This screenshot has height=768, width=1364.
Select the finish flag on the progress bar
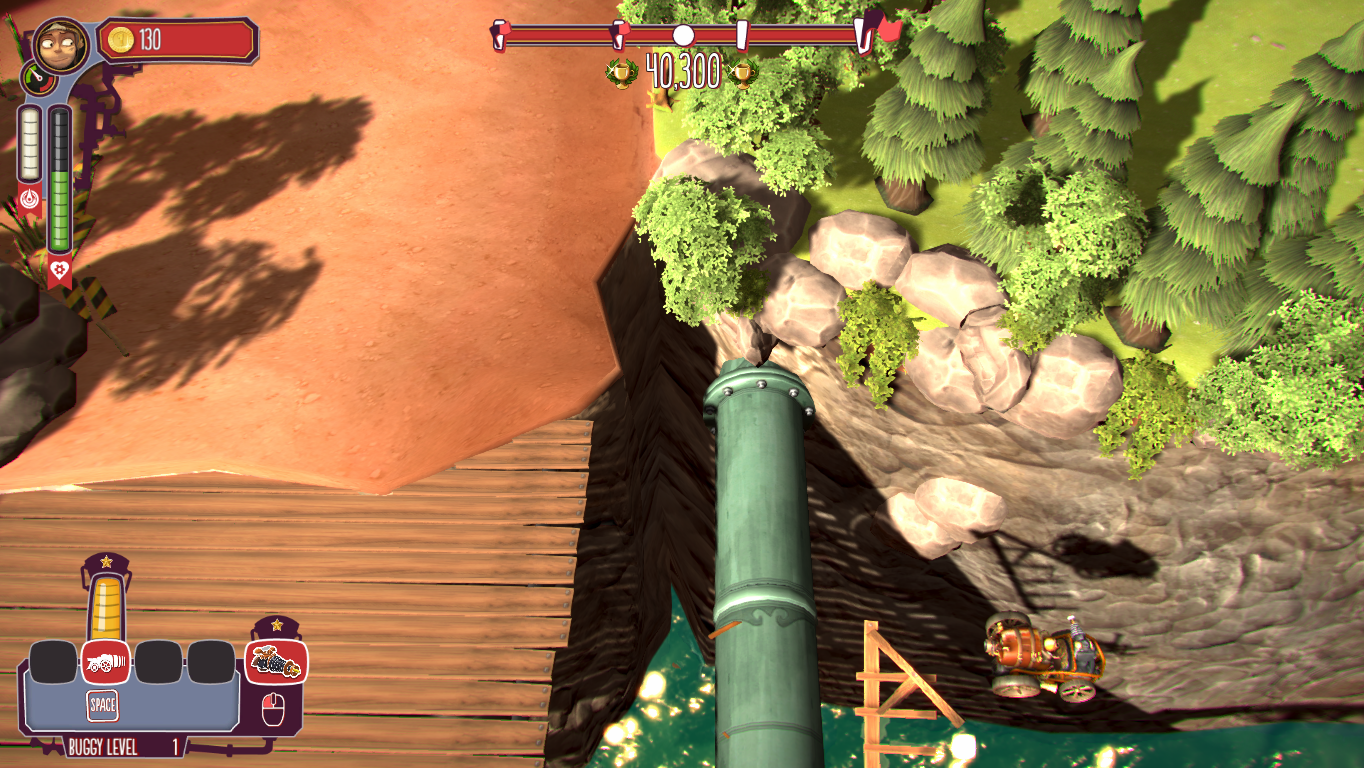click(x=888, y=29)
